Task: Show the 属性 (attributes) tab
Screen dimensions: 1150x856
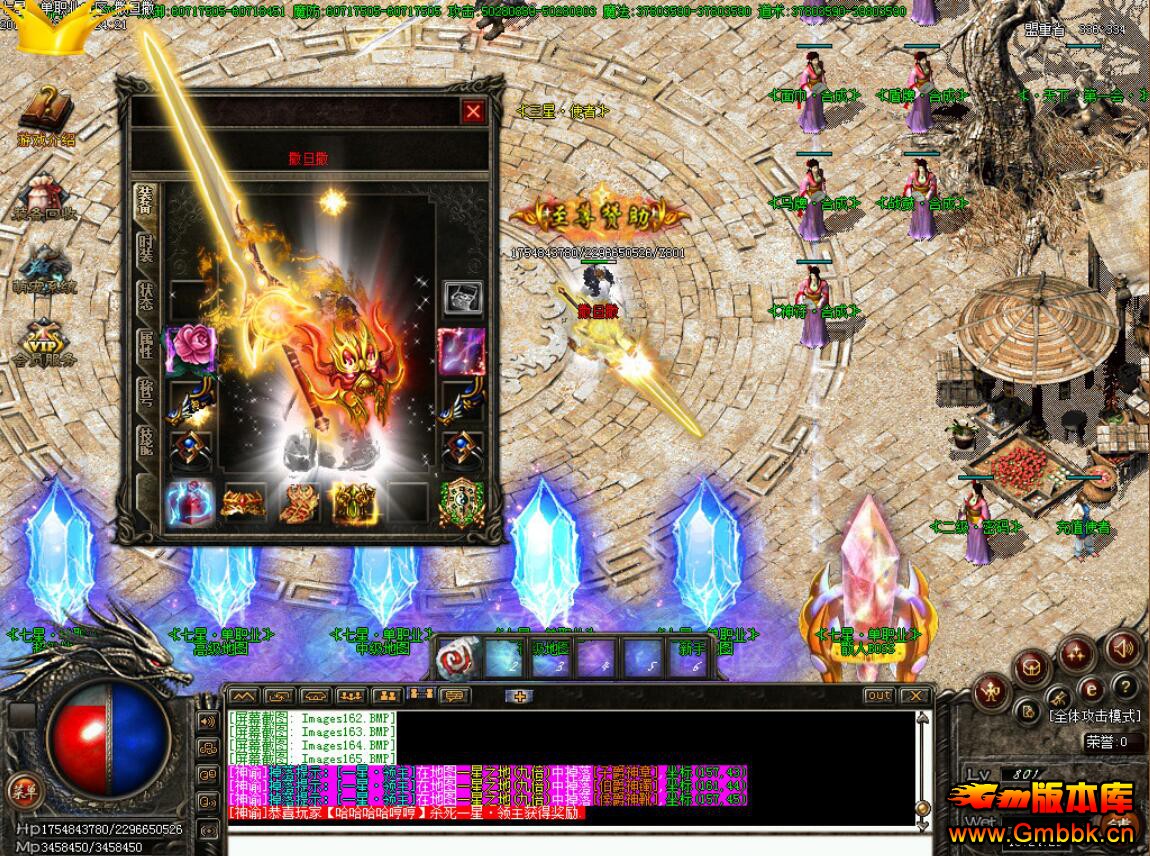Action: click(x=146, y=345)
